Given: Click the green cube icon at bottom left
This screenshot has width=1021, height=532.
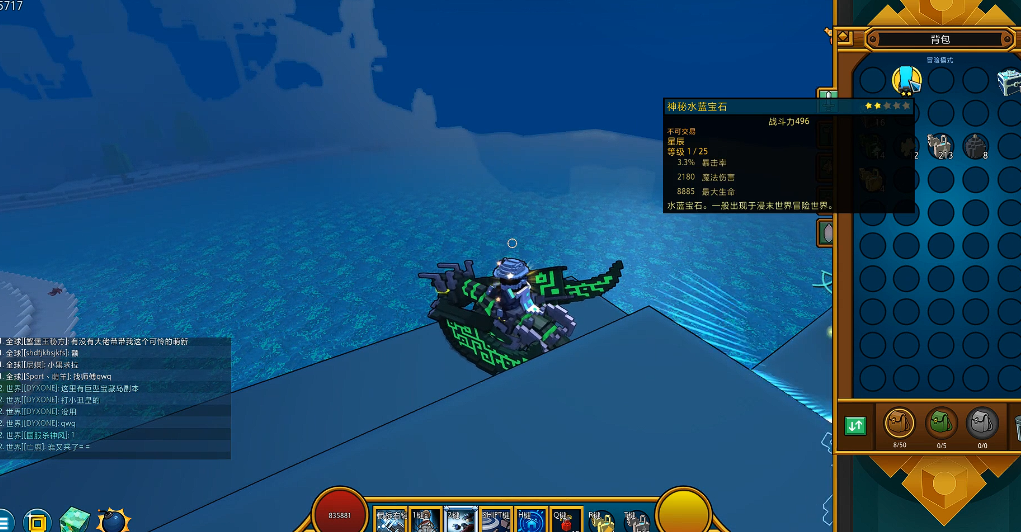Looking at the screenshot, I should [74, 520].
